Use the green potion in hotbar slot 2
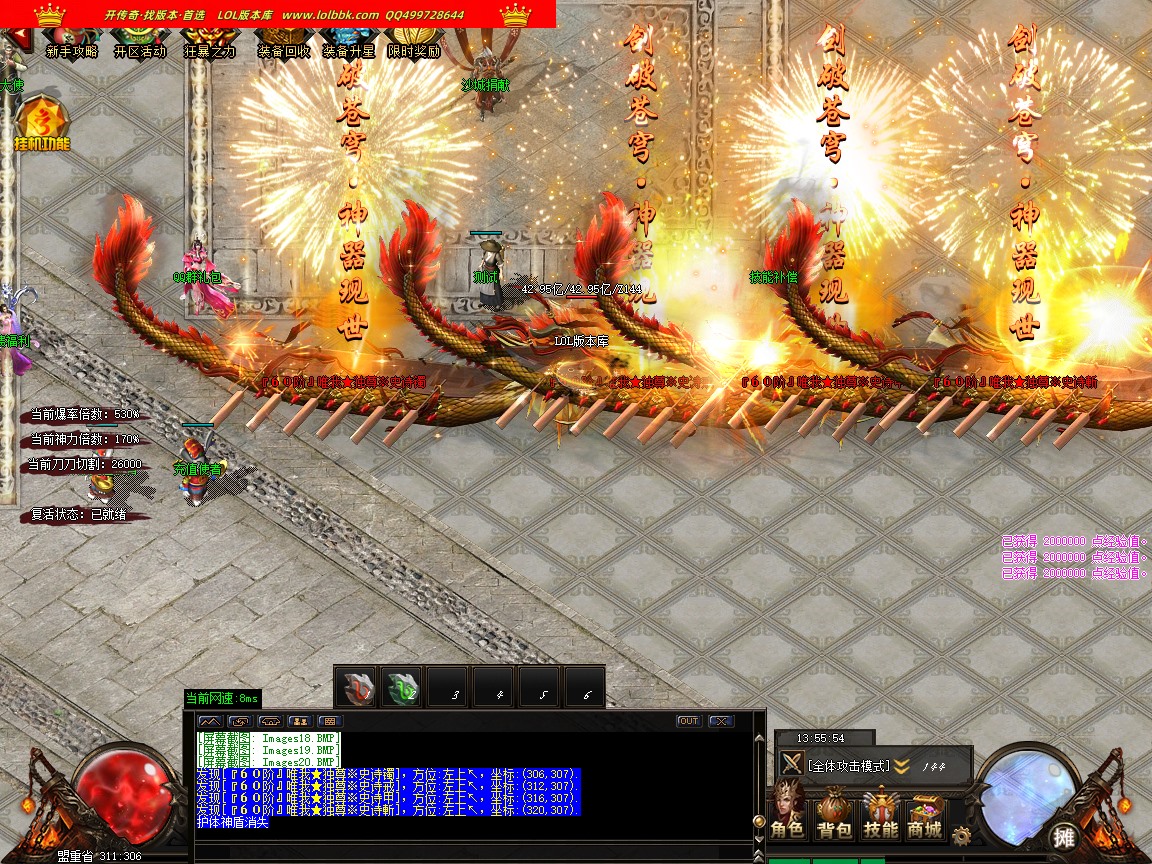 (x=402, y=688)
